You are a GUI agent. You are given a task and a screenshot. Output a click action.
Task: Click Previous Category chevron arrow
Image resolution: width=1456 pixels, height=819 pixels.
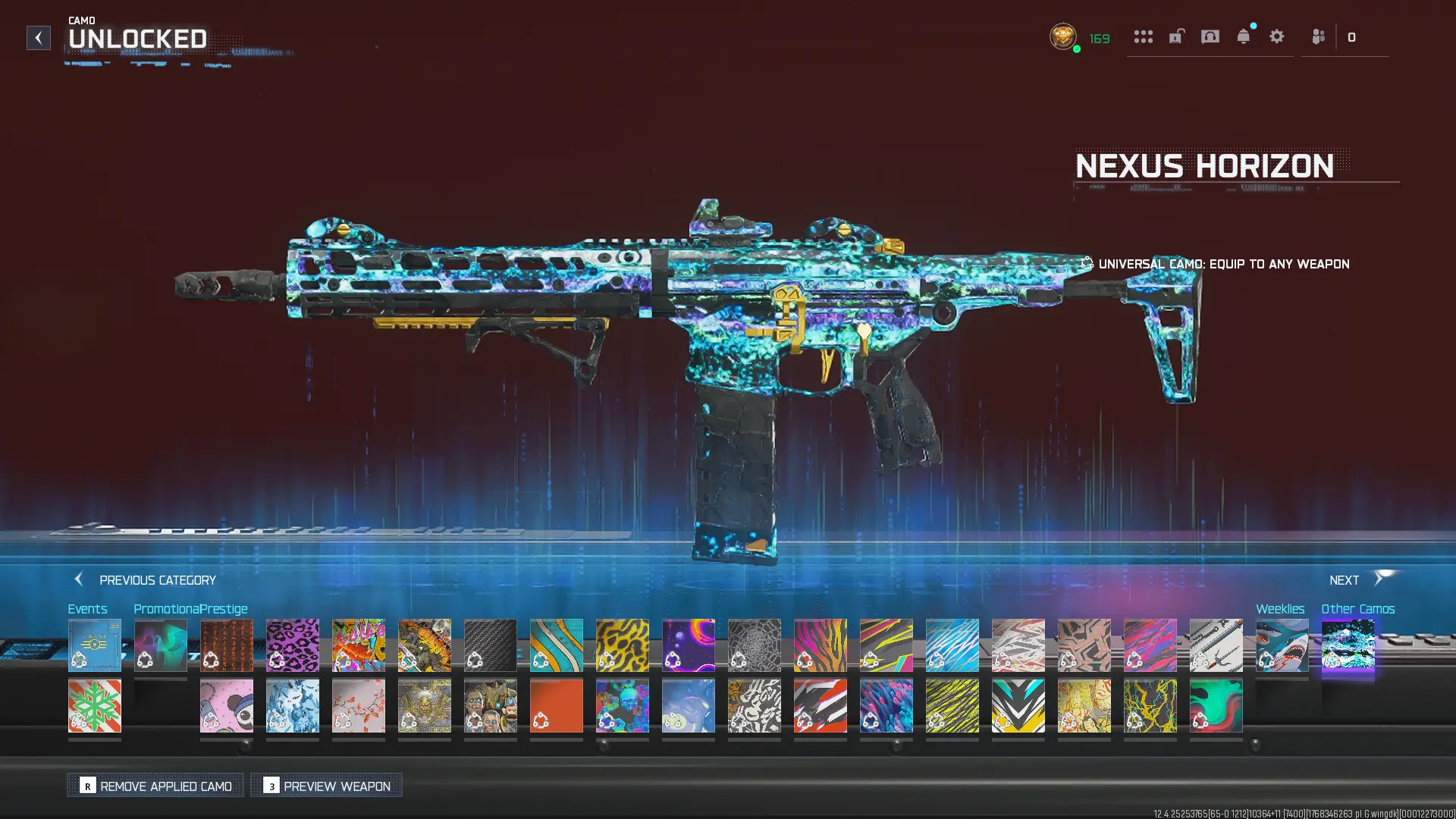[79, 579]
